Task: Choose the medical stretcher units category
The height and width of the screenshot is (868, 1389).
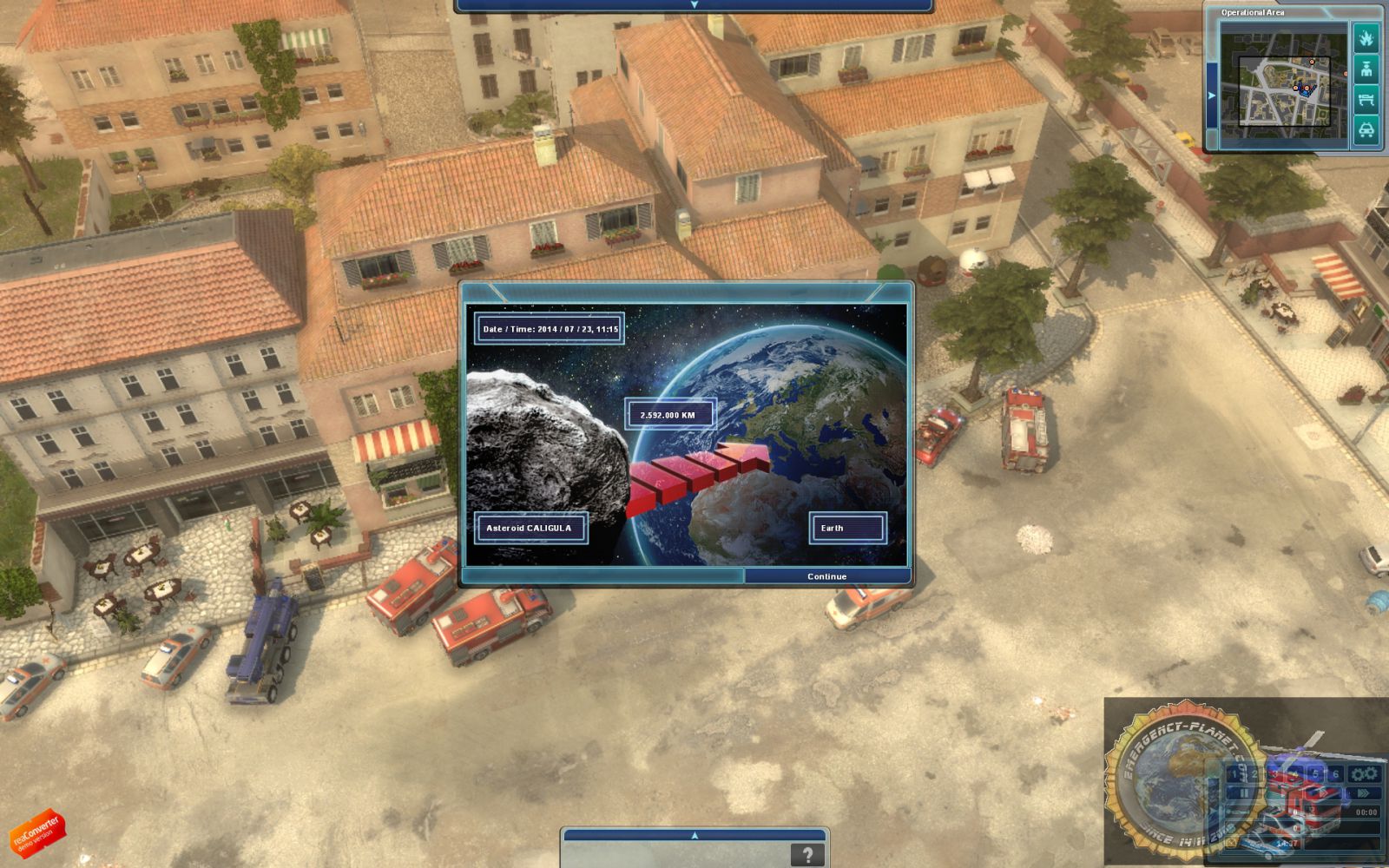Action: click(x=1366, y=100)
